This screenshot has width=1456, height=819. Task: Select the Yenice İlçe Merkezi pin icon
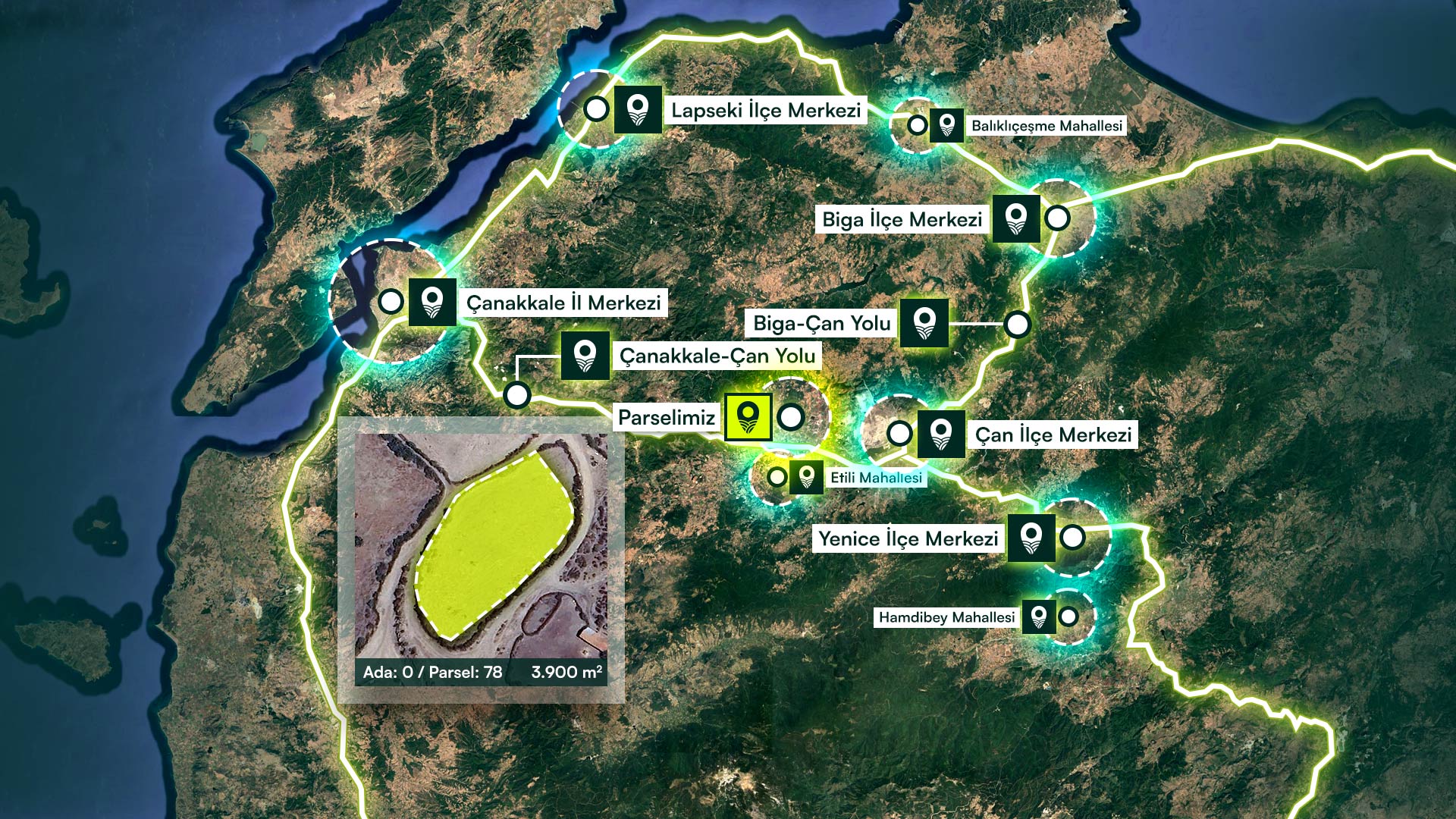coord(1031,538)
